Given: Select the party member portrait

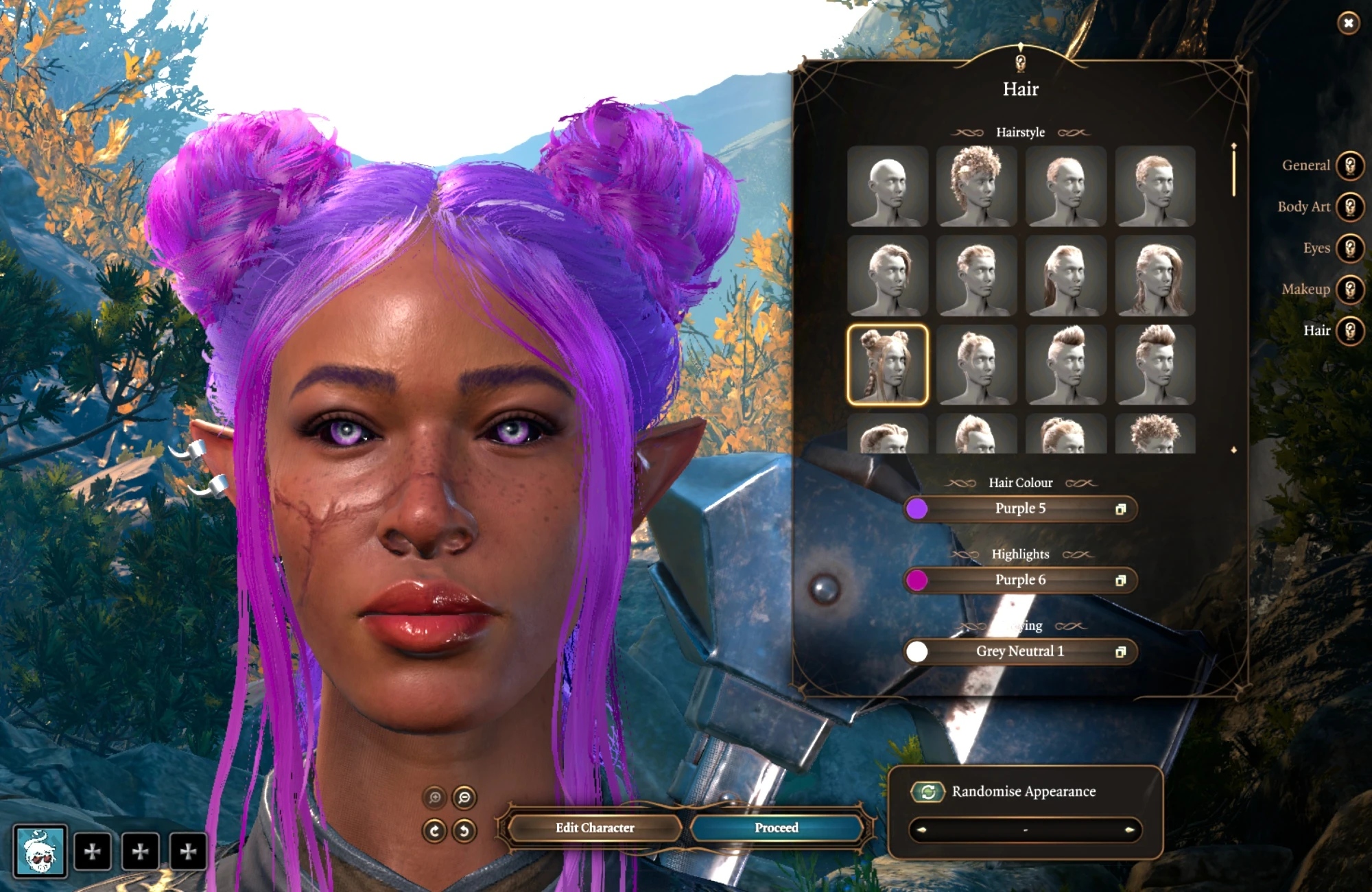Looking at the screenshot, I should point(40,852).
